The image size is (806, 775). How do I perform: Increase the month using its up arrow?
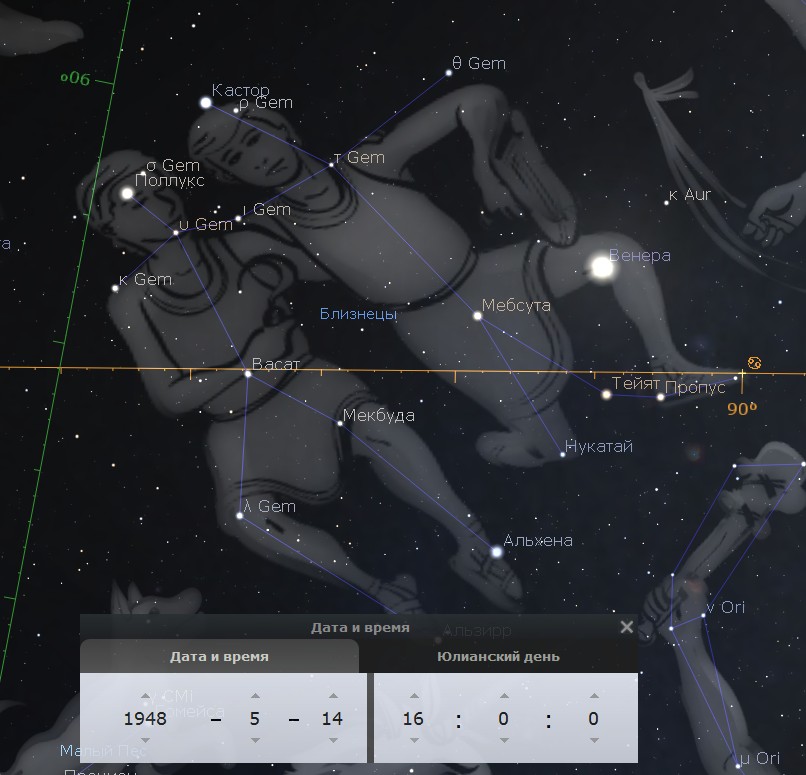(x=255, y=696)
